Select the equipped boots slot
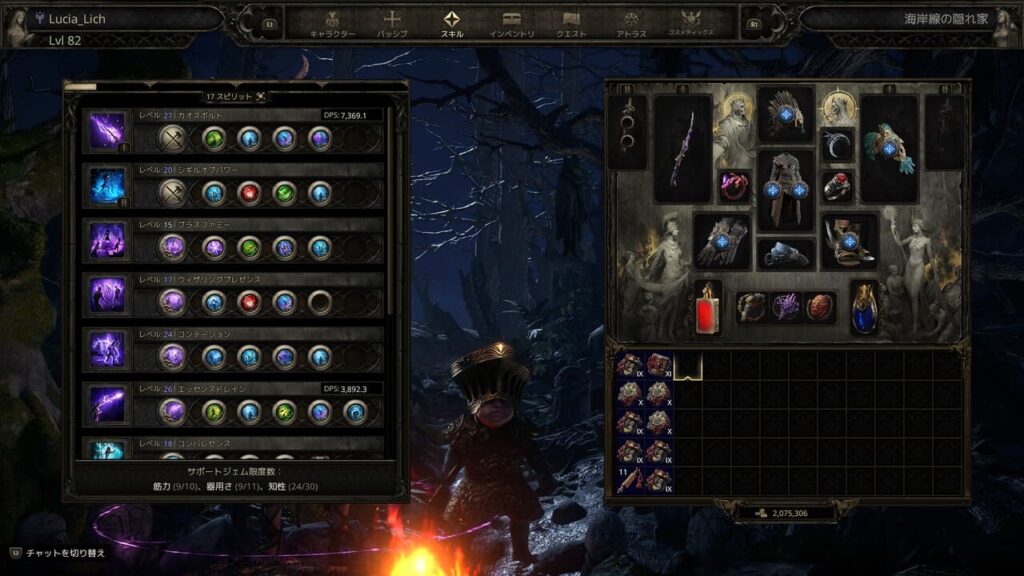The width and height of the screenshot is (1024, 576). click(849, 241)
